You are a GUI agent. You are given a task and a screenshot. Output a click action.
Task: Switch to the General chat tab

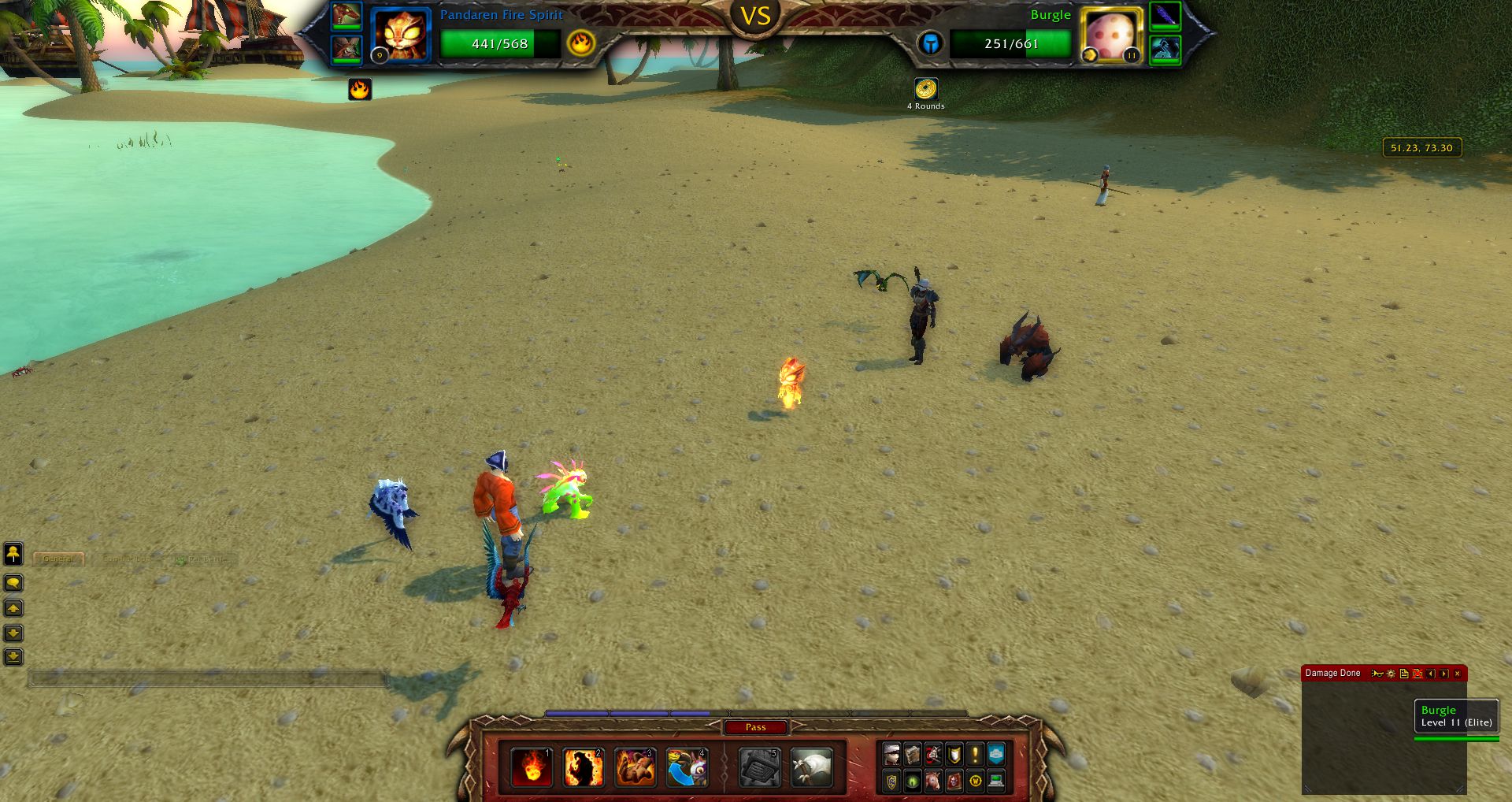pyautogui.click(x=59, y=559)
